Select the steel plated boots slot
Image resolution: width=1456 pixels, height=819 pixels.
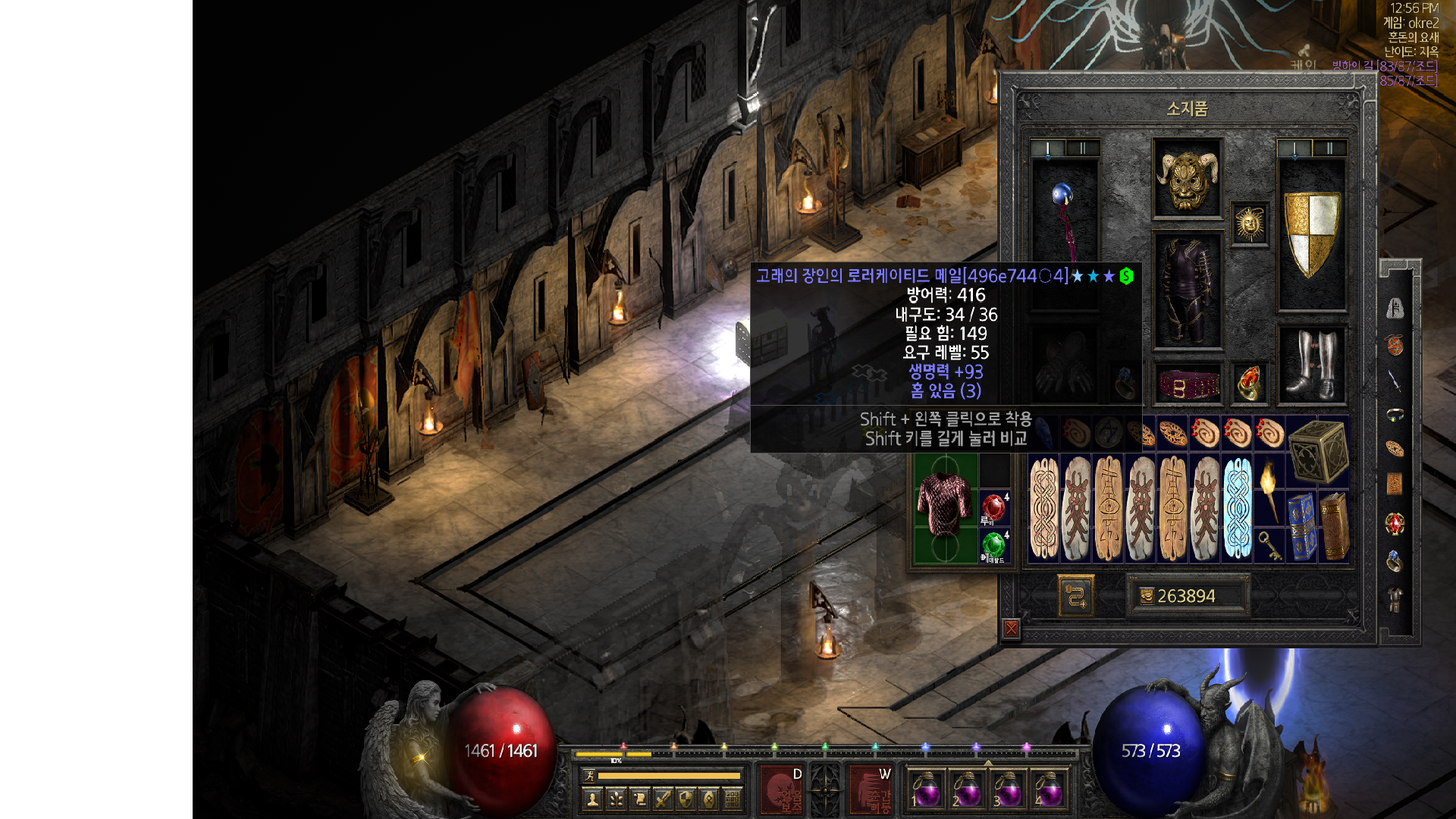point(1312,364)
